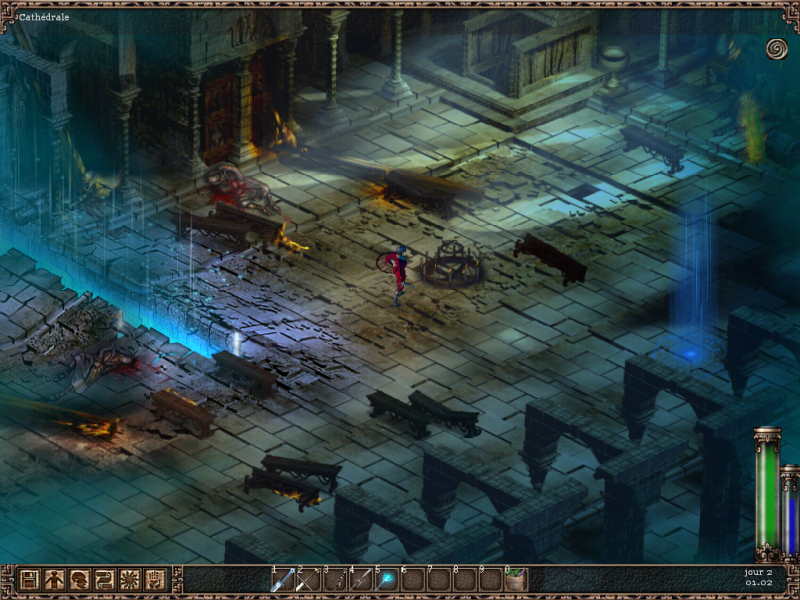This screenshot has width=800, height=600.
Task: Choose the dark staff in hotbar slot 3
Action: click(x=334, y=580)
